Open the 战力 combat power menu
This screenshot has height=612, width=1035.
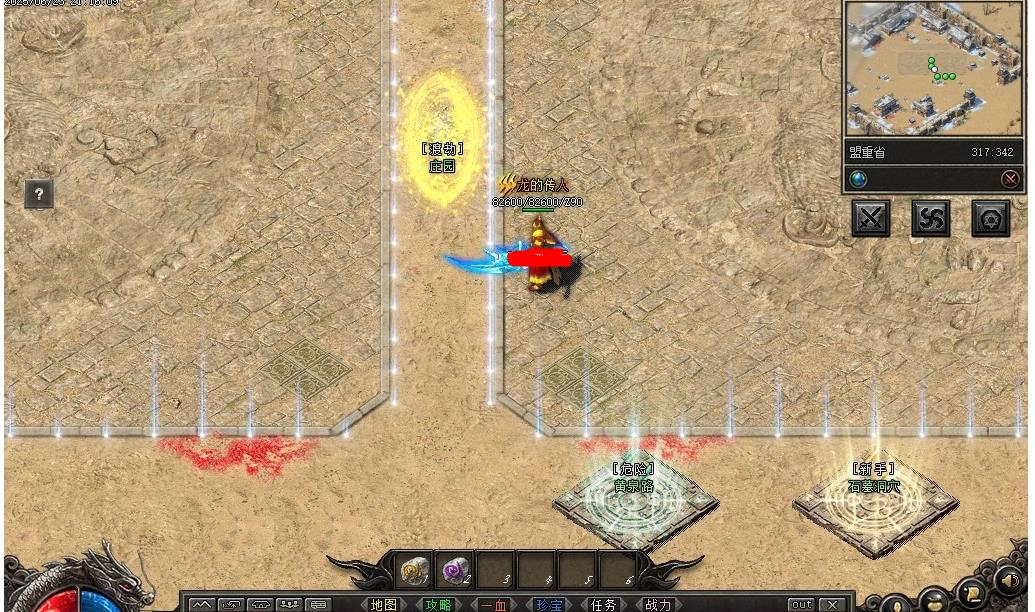pos(658,604)
